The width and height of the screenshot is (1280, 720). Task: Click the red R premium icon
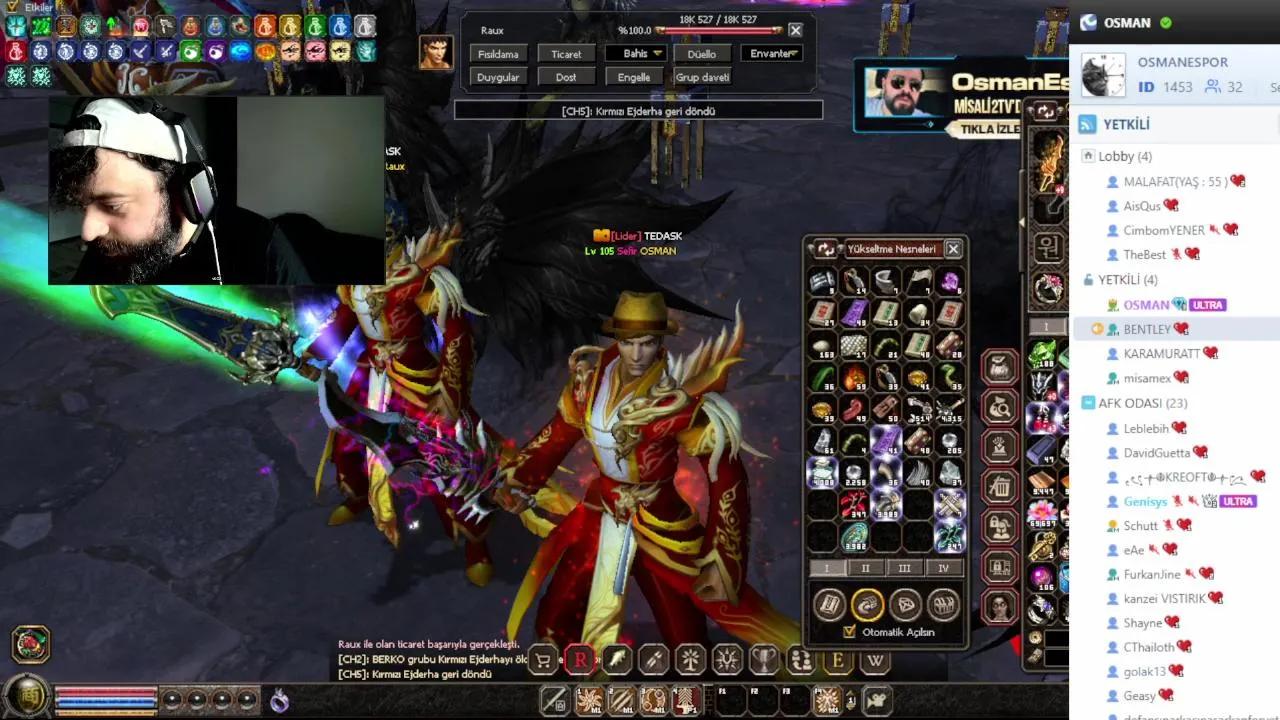coord(581,660)
